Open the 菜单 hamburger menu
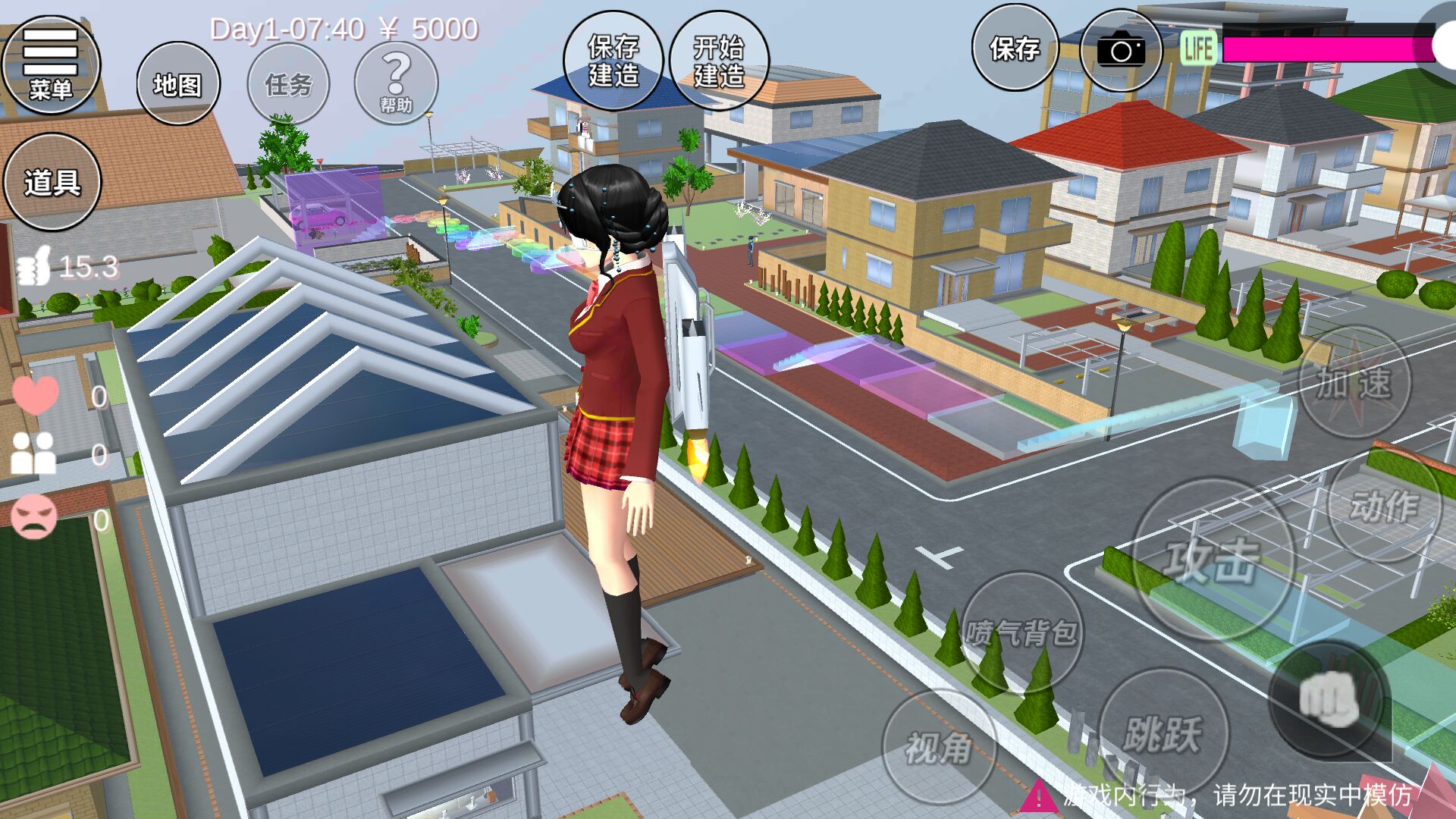The height and width of the screenshot is (819, 1456). [x=51, y=64]
